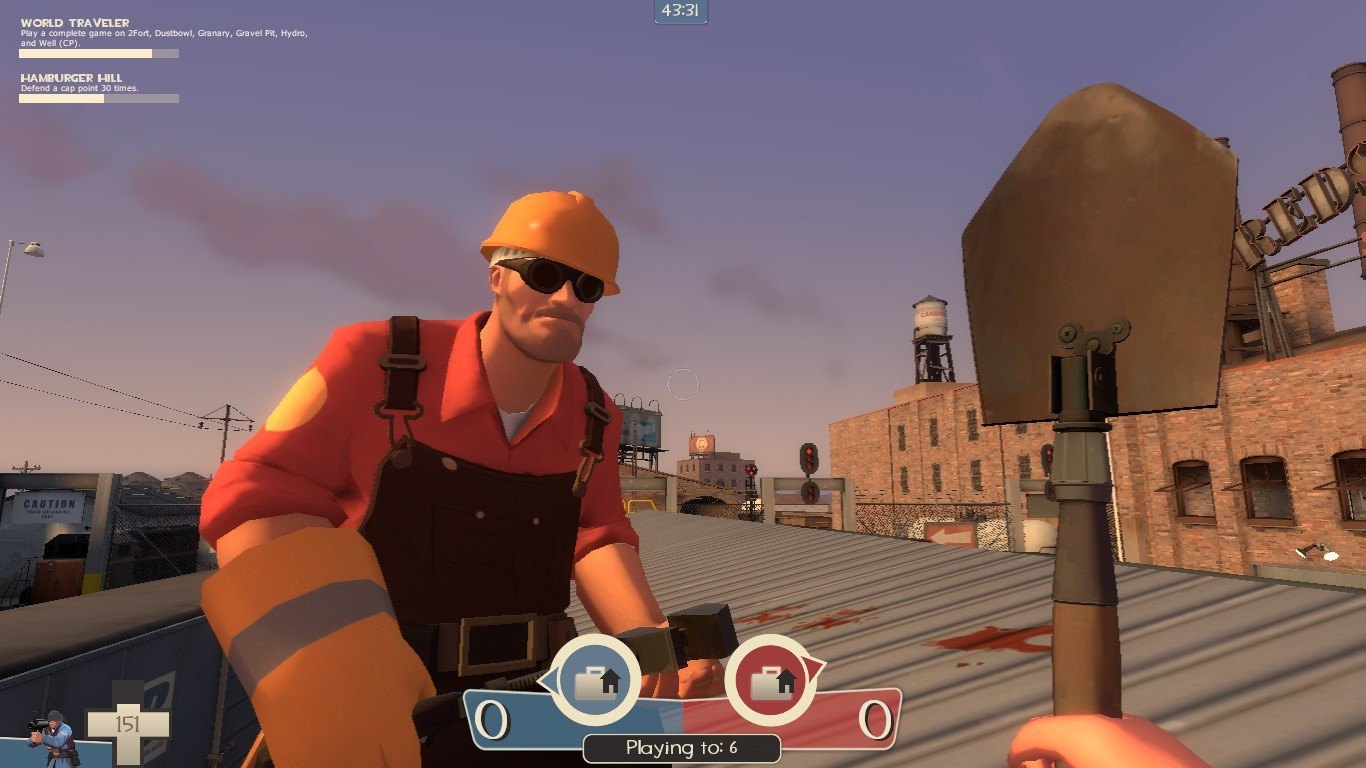Viewport: 1366px width, 768px height.
Task: Toggle the WORLD TRAVELER achievement notification
Action: point(75,21)
